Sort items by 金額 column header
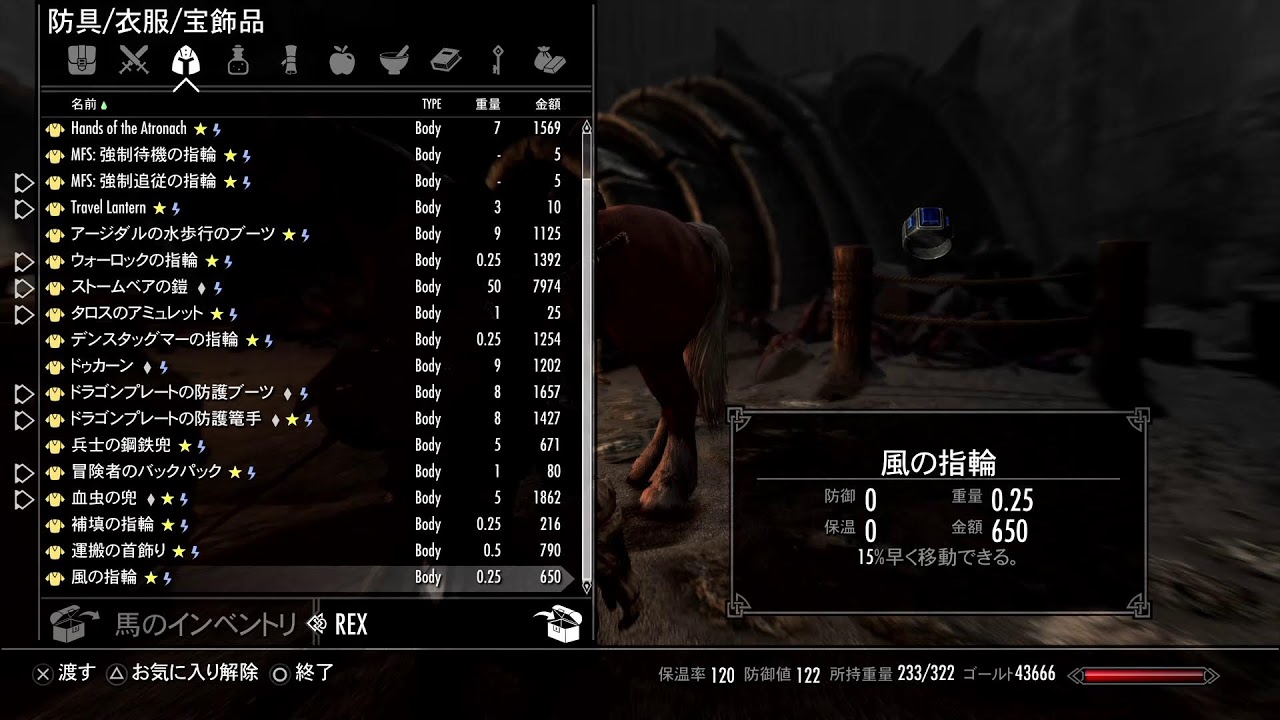Viewport: 1280px width, 720px height. (547, 104)
